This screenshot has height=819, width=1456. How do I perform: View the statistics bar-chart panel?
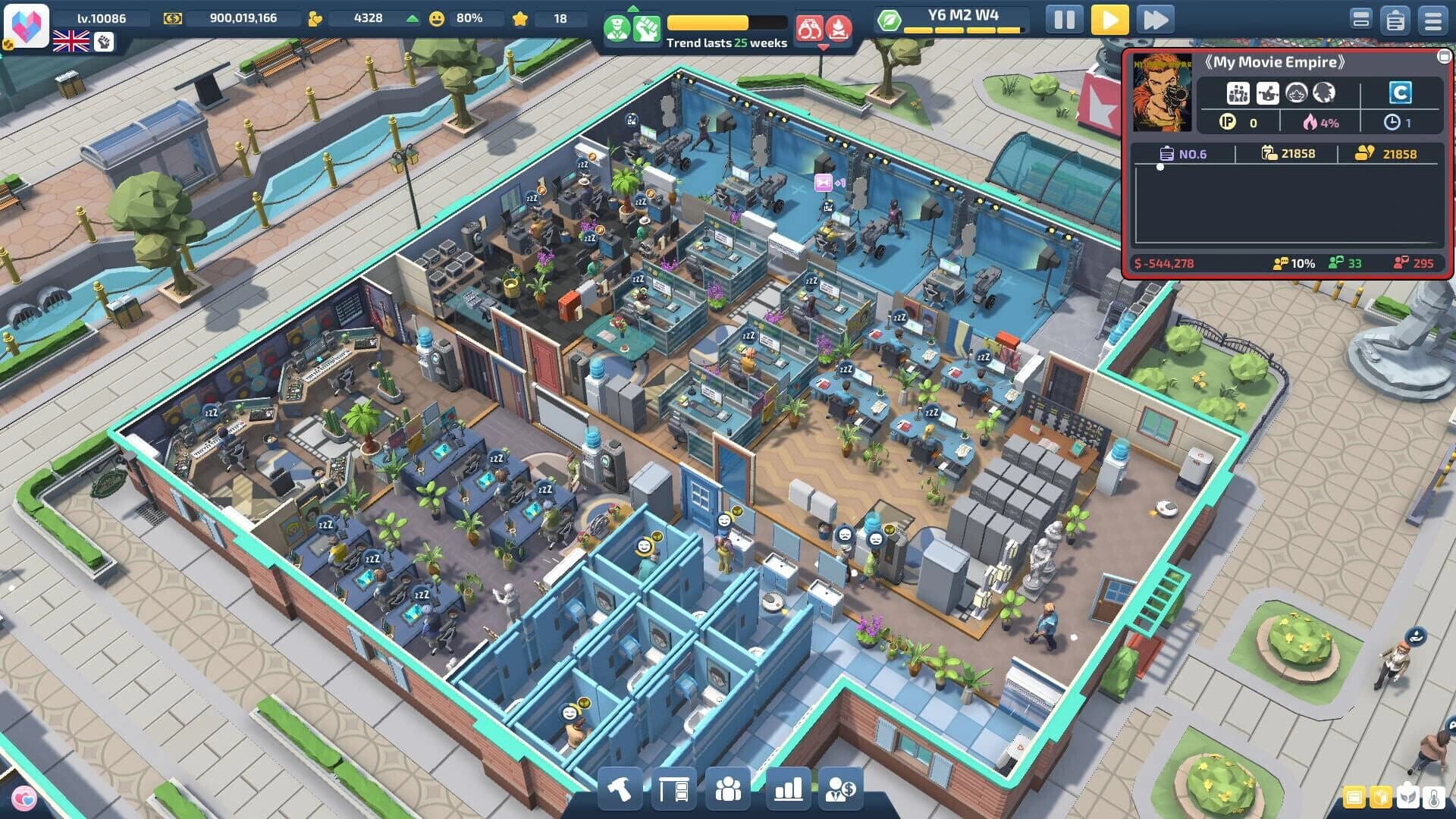click(786, 789)
